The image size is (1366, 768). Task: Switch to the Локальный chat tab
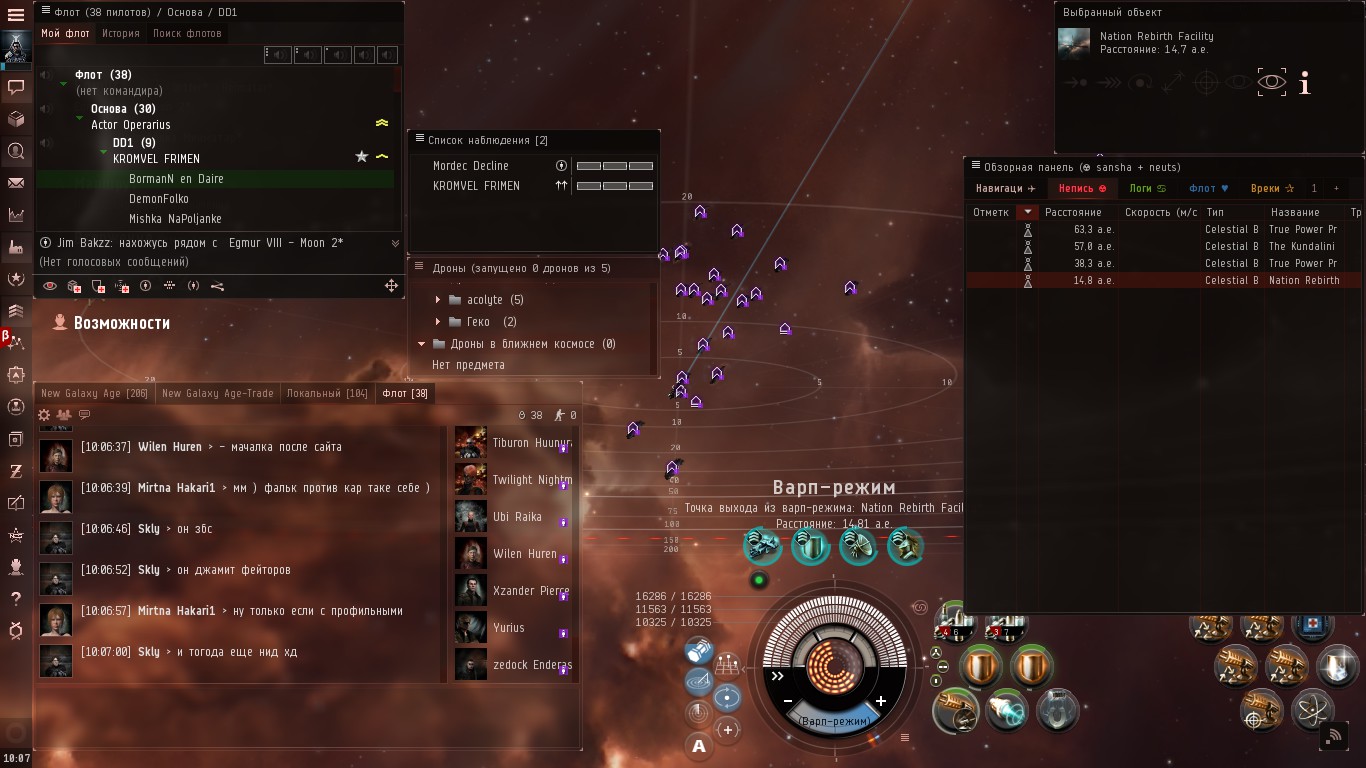(327, 393)
